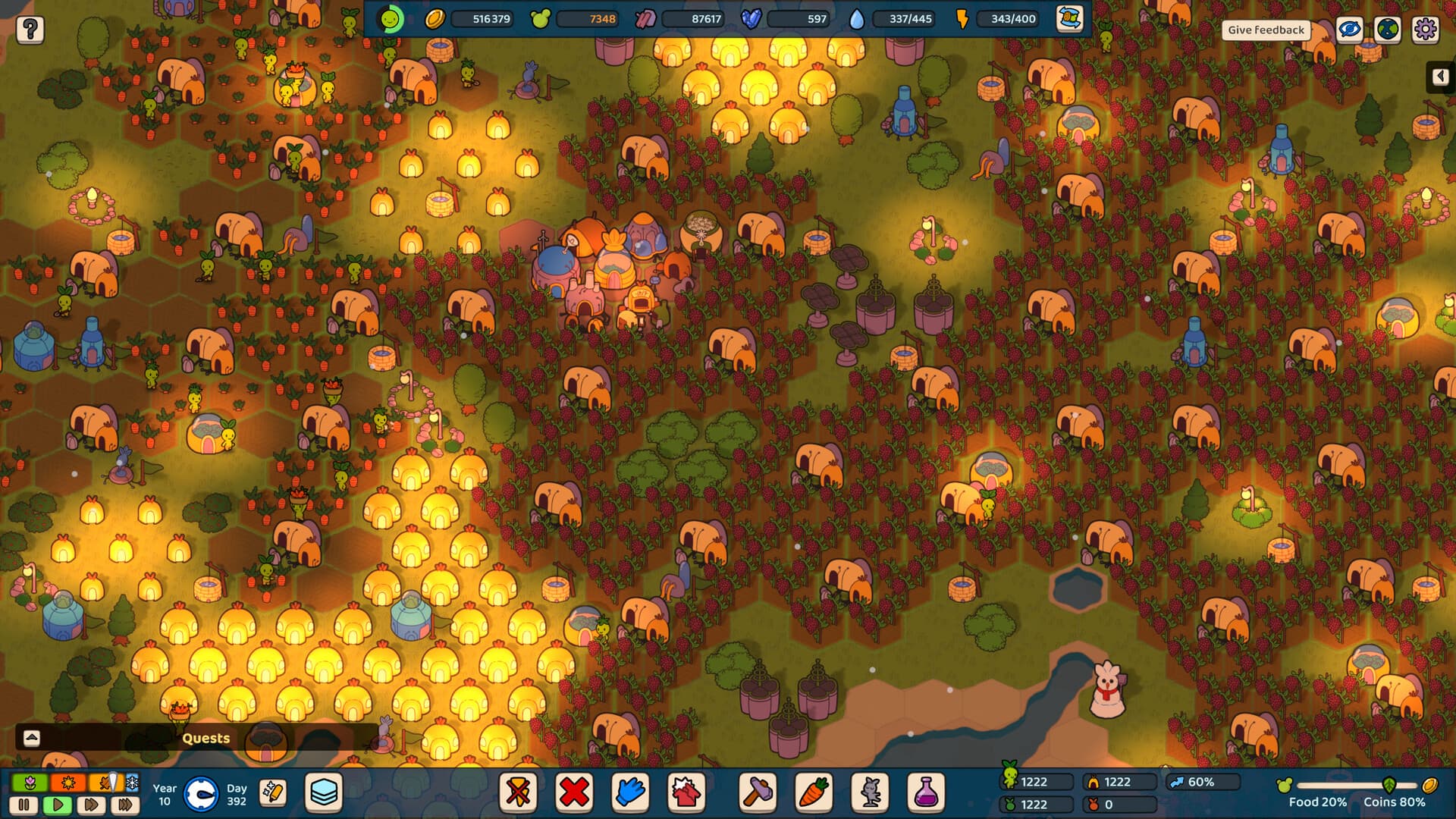Click the leaf handle on the Food/Coins slider

[1388, 783]
